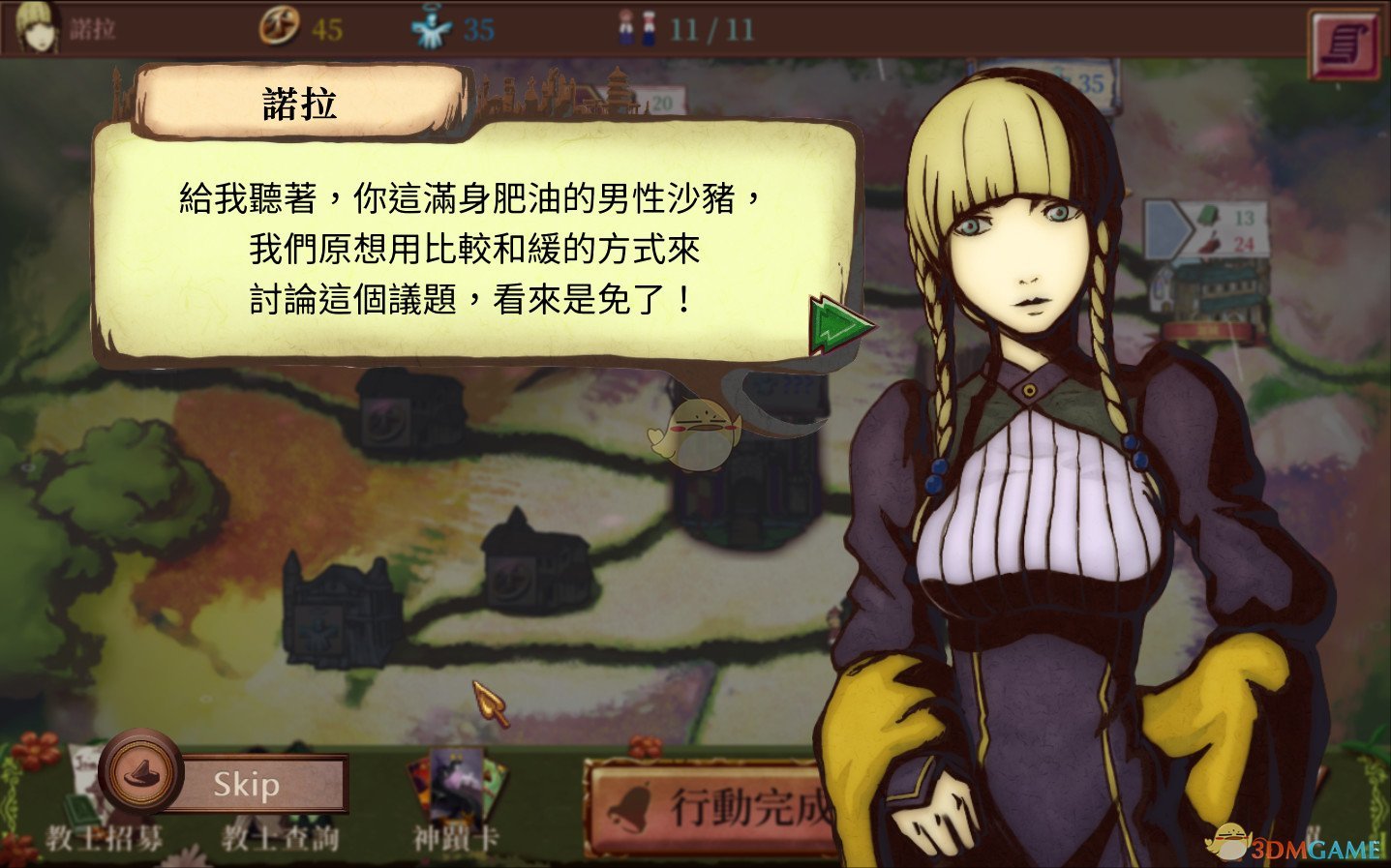Screen dimensions: 1391x868
Task: Click the gold coin currency icon
Action: (x=280, y=28)
